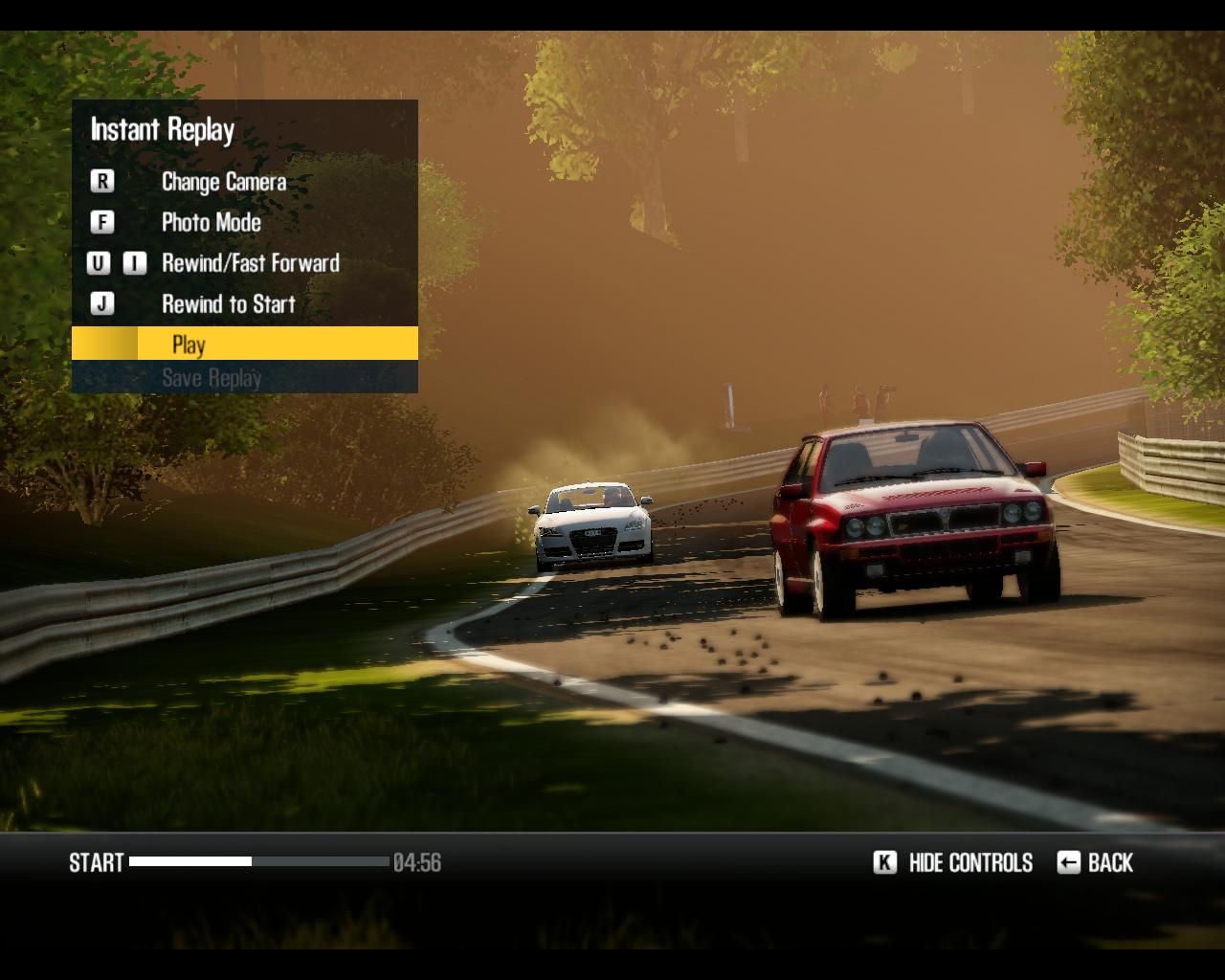The width and height of the screenshot is (1225, 980).
Task: Go back from the replay screen
Action: pos(1109,863)
